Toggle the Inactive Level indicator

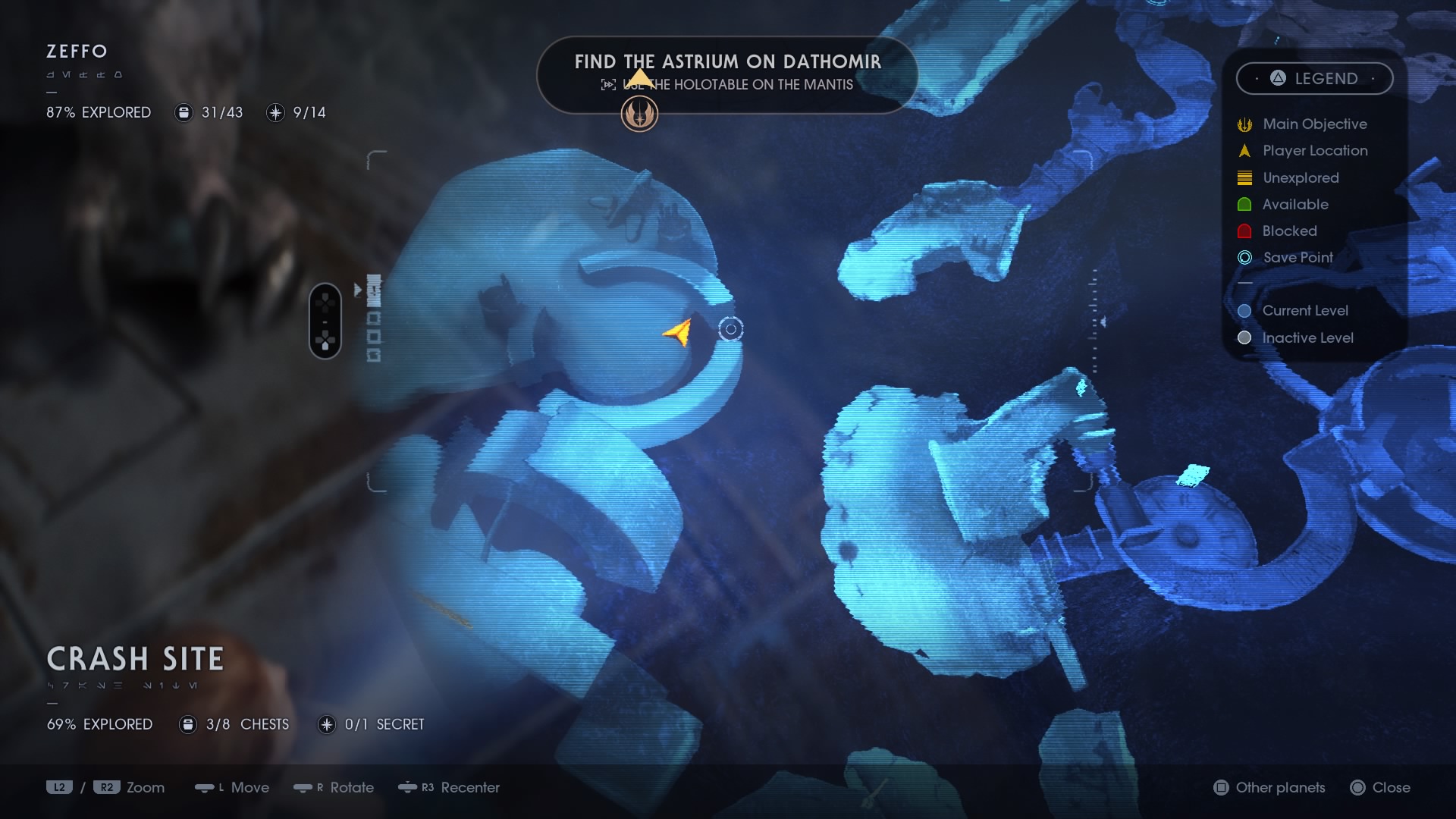tap(1244, 338)
